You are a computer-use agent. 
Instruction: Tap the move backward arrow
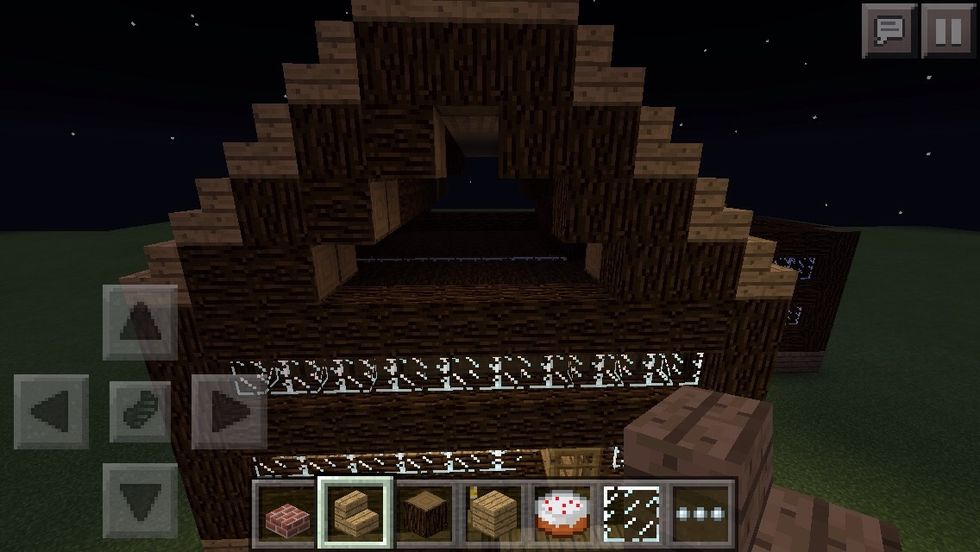pyautogui.click(x=141, y=497)
